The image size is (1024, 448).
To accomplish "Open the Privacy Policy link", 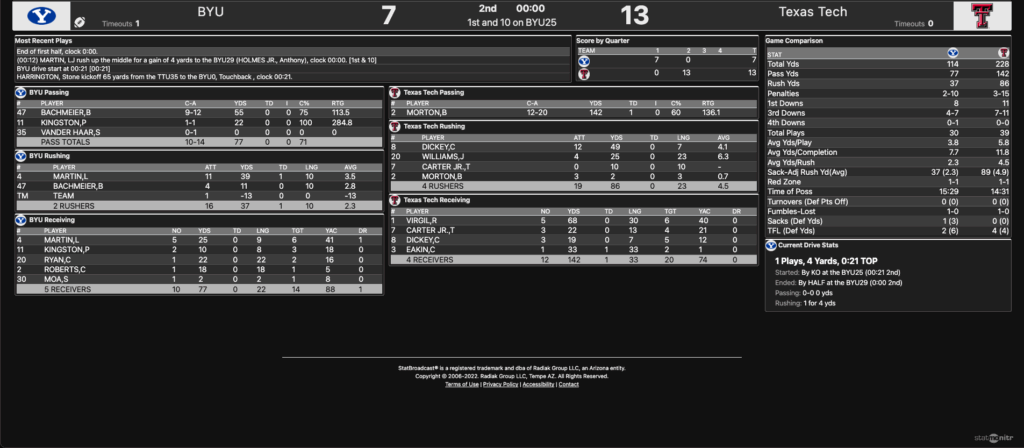I will pyautogui.click(x=500, y=384).
